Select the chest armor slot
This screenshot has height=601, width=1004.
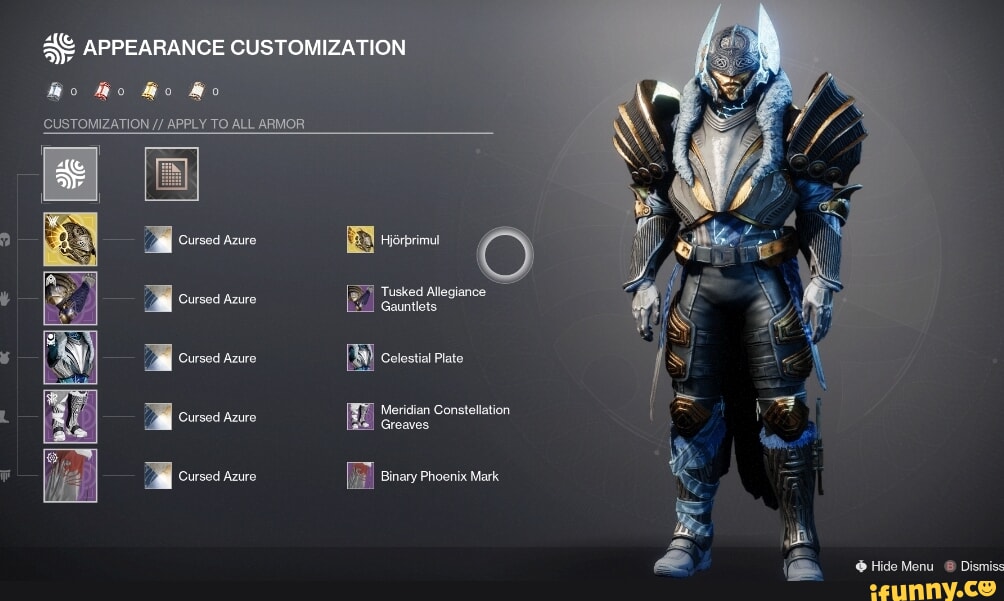click(70, 357)
